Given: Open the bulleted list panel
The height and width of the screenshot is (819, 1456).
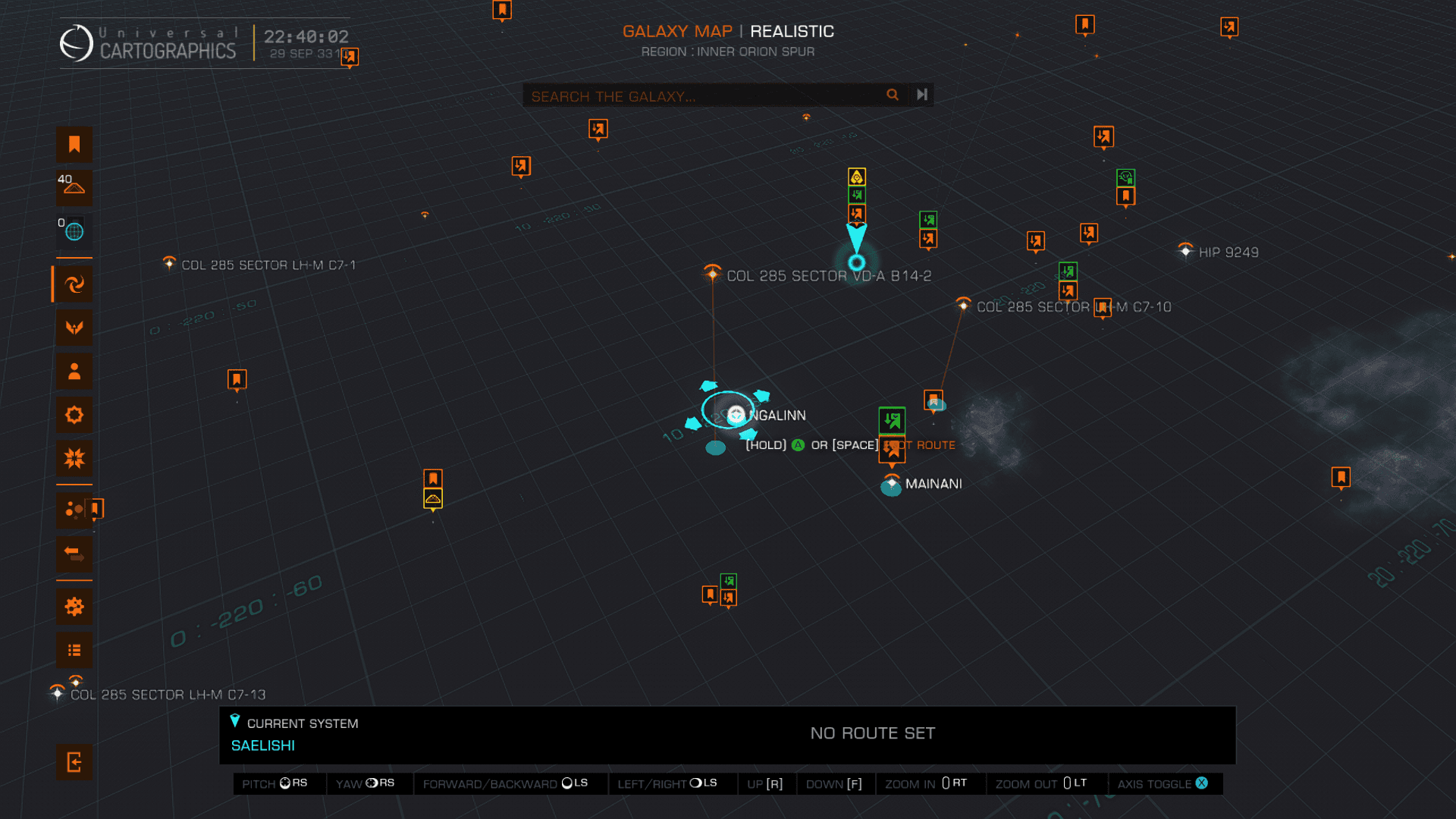Looking at the screenshot, I should pos(74,651).
